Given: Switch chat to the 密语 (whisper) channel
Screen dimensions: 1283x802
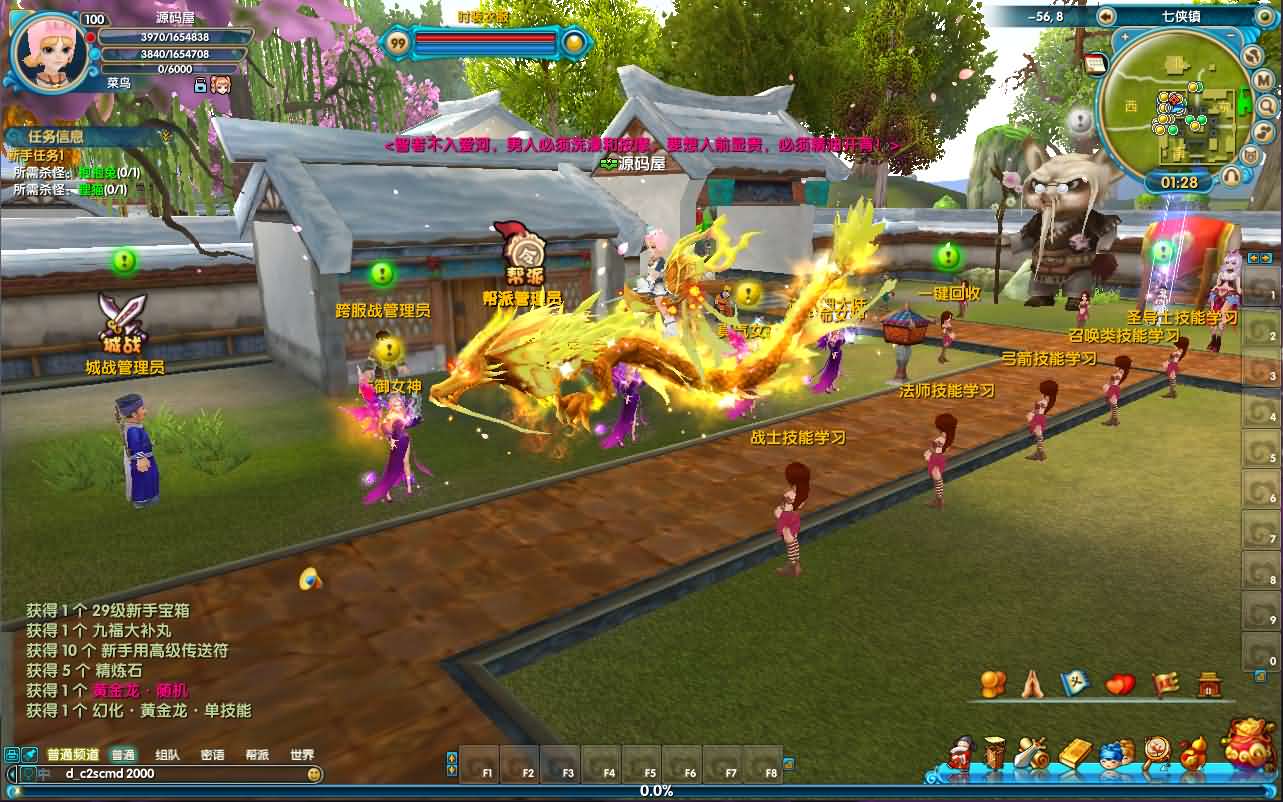Looking at the screenshot, I should click(x=212, y=755).
